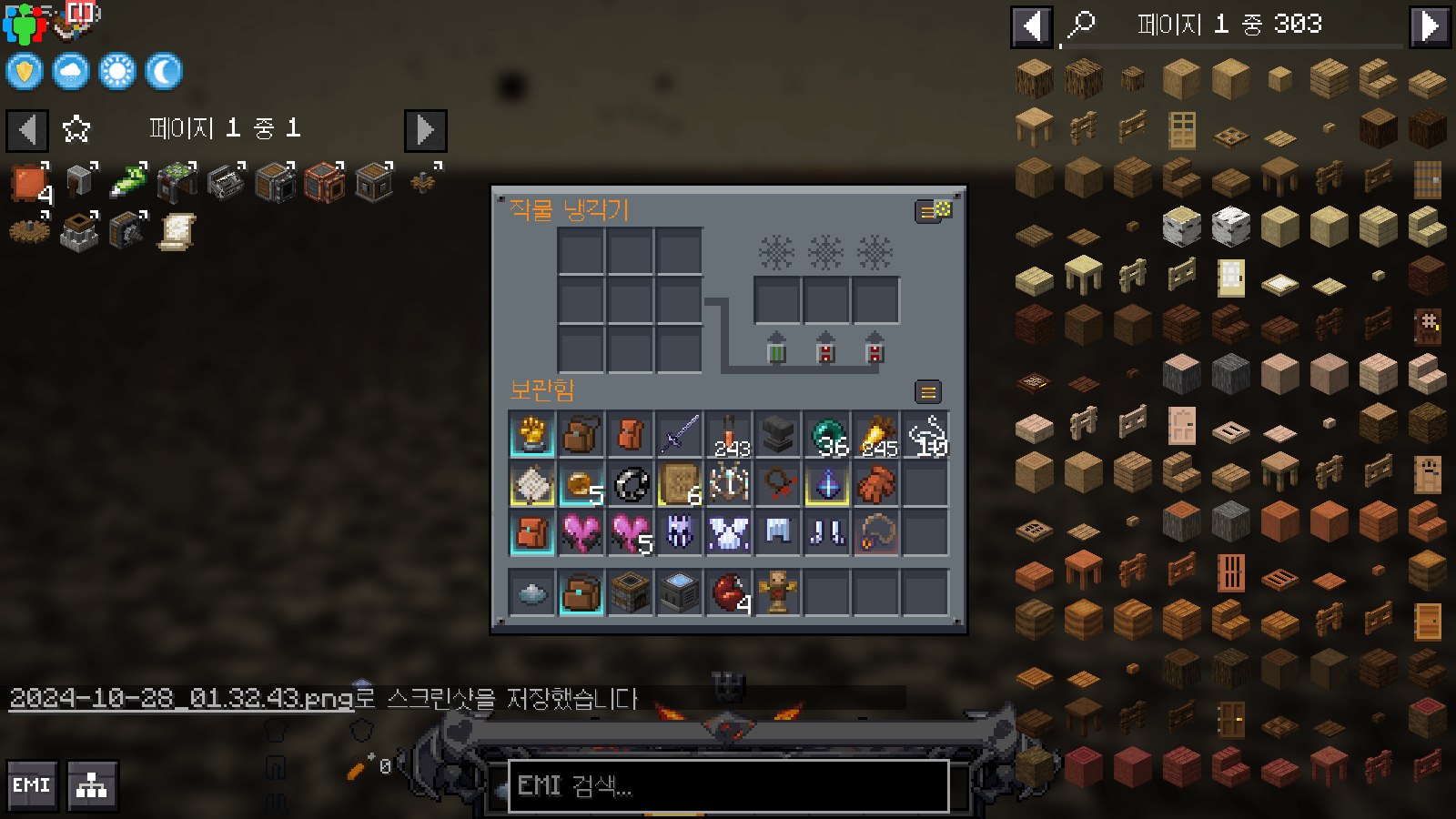Select the sun weather button
The width and height of the screenshot is (1456, 819).
pos(117,71)
